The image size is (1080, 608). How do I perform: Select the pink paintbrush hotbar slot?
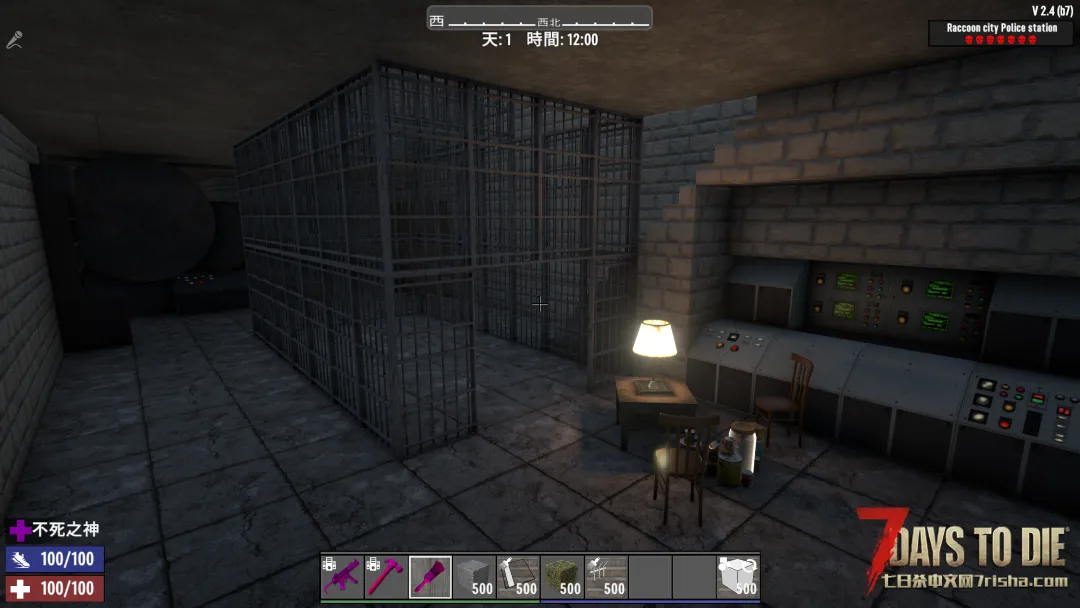(x=430, y=577)
